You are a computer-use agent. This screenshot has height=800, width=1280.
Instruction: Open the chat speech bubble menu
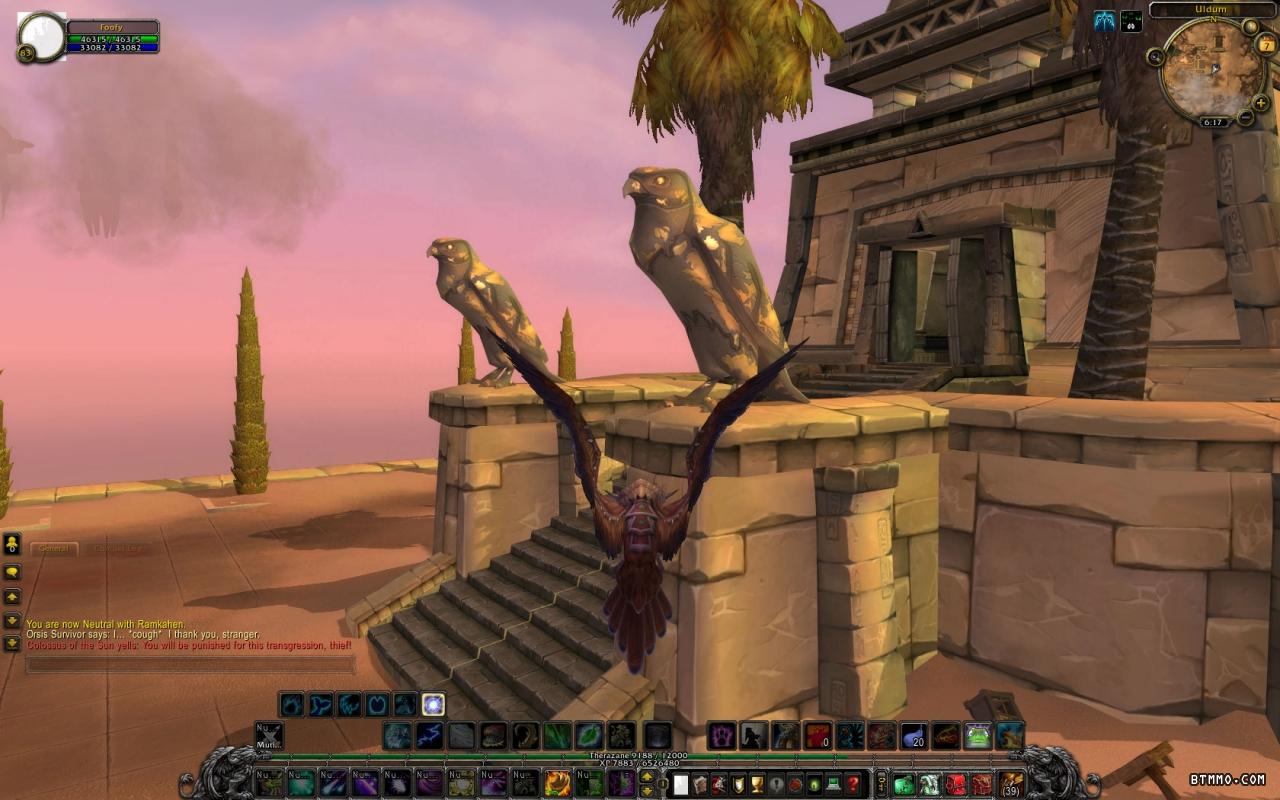click(x=12, y=572)
